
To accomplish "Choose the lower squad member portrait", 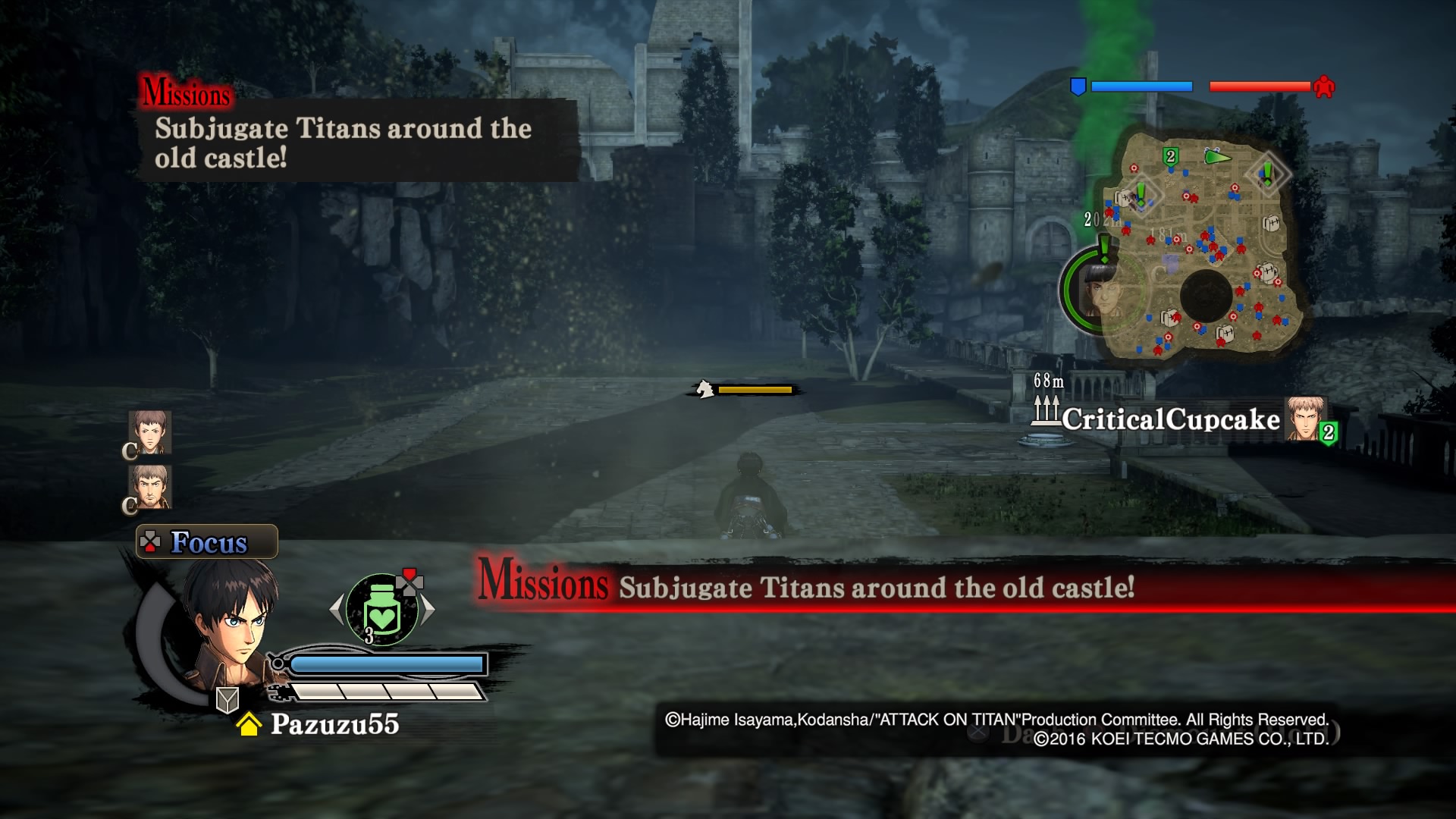I will click(150, 486).
